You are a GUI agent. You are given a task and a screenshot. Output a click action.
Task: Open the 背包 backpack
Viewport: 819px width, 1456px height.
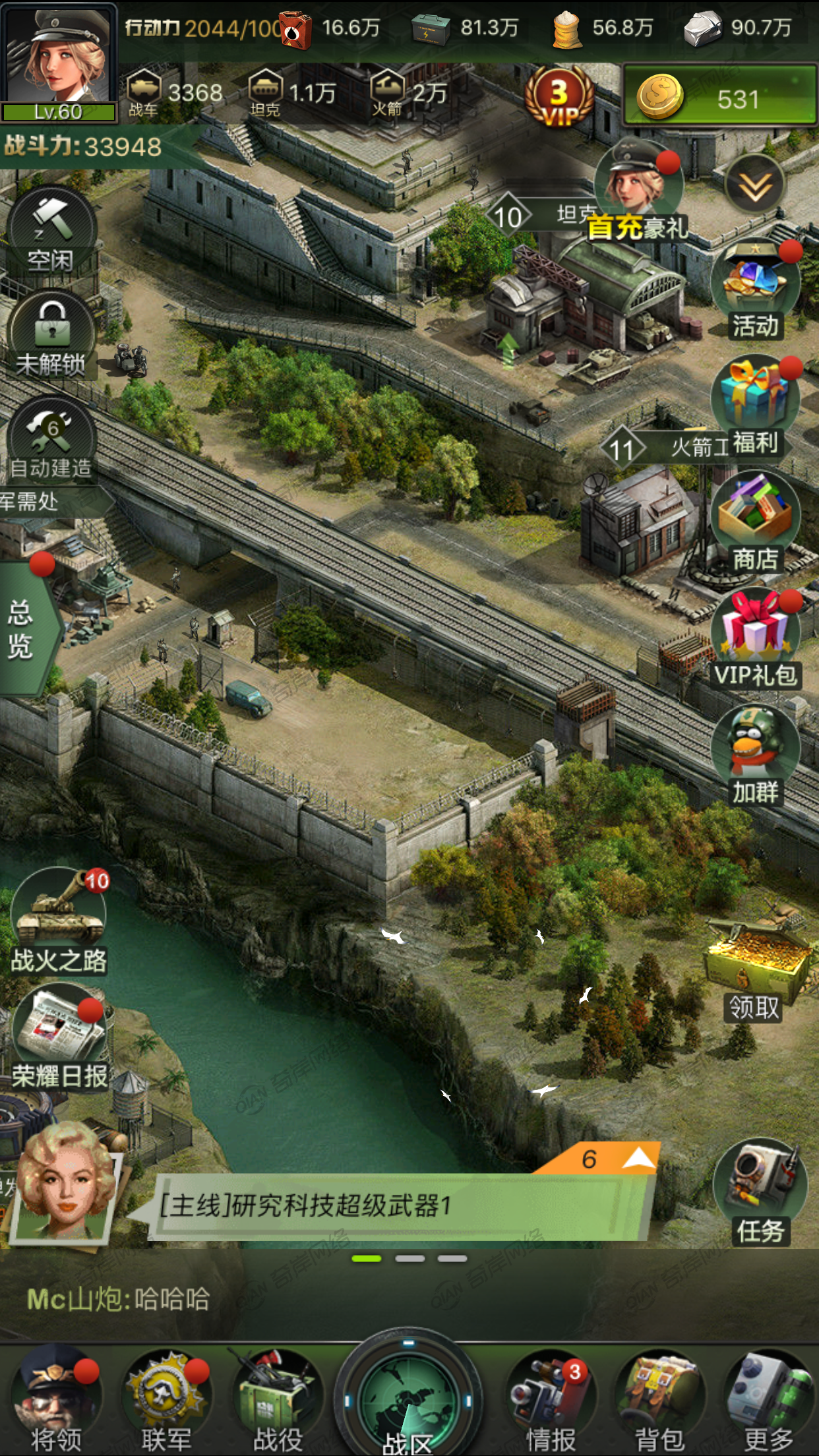point(660,1401)
